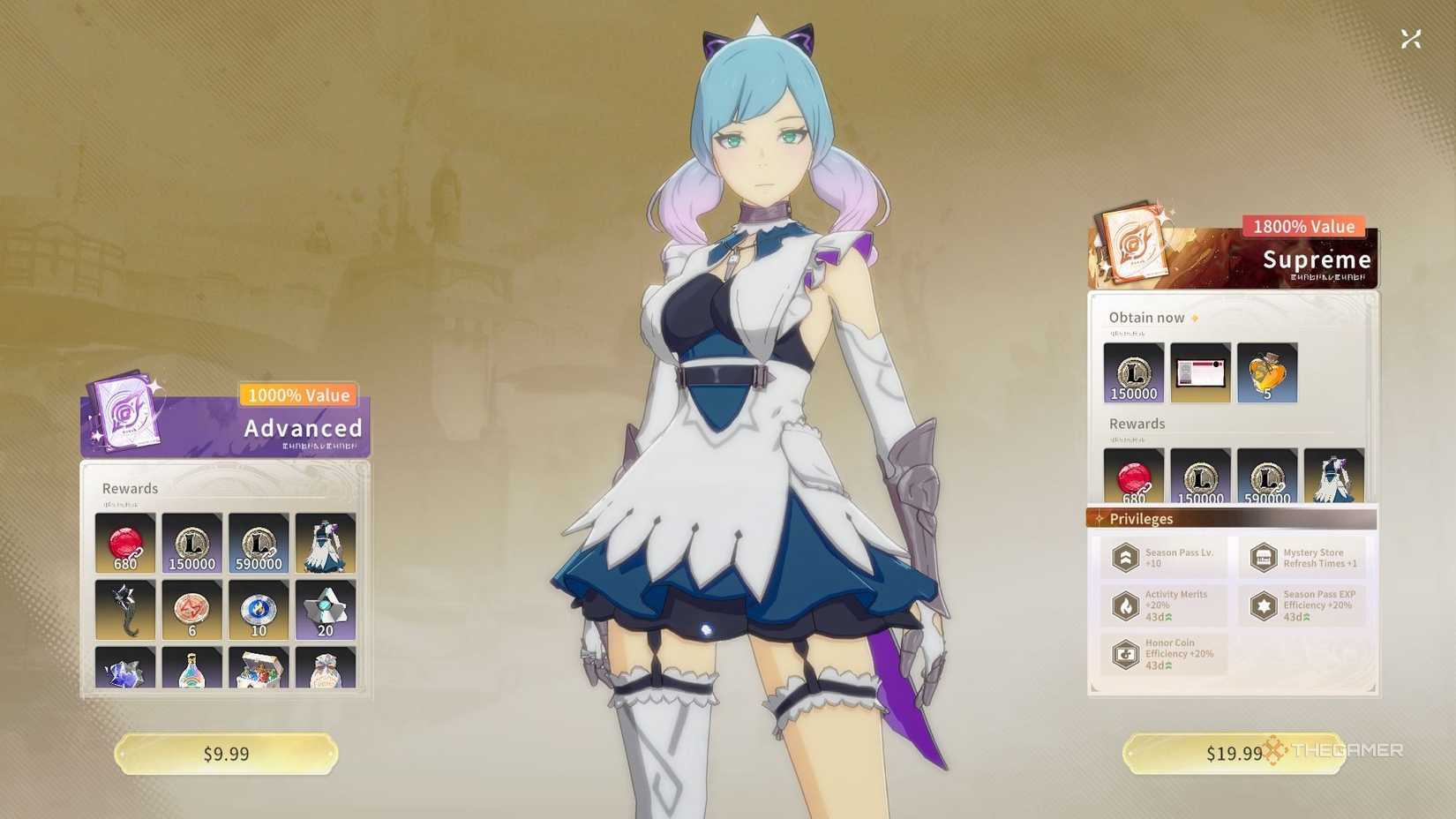
Task: Click the 150000 coin under Obtain now
Action: (1134, 372)
